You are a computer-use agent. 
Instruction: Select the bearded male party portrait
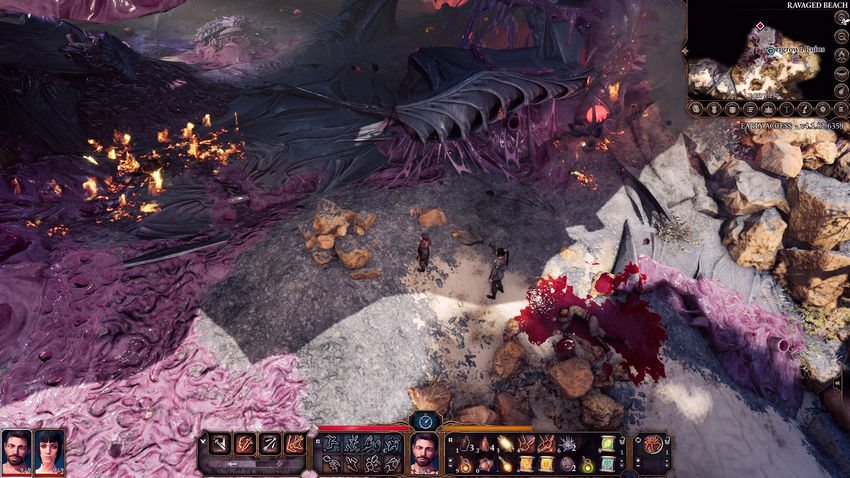click(x=16, y=451)
